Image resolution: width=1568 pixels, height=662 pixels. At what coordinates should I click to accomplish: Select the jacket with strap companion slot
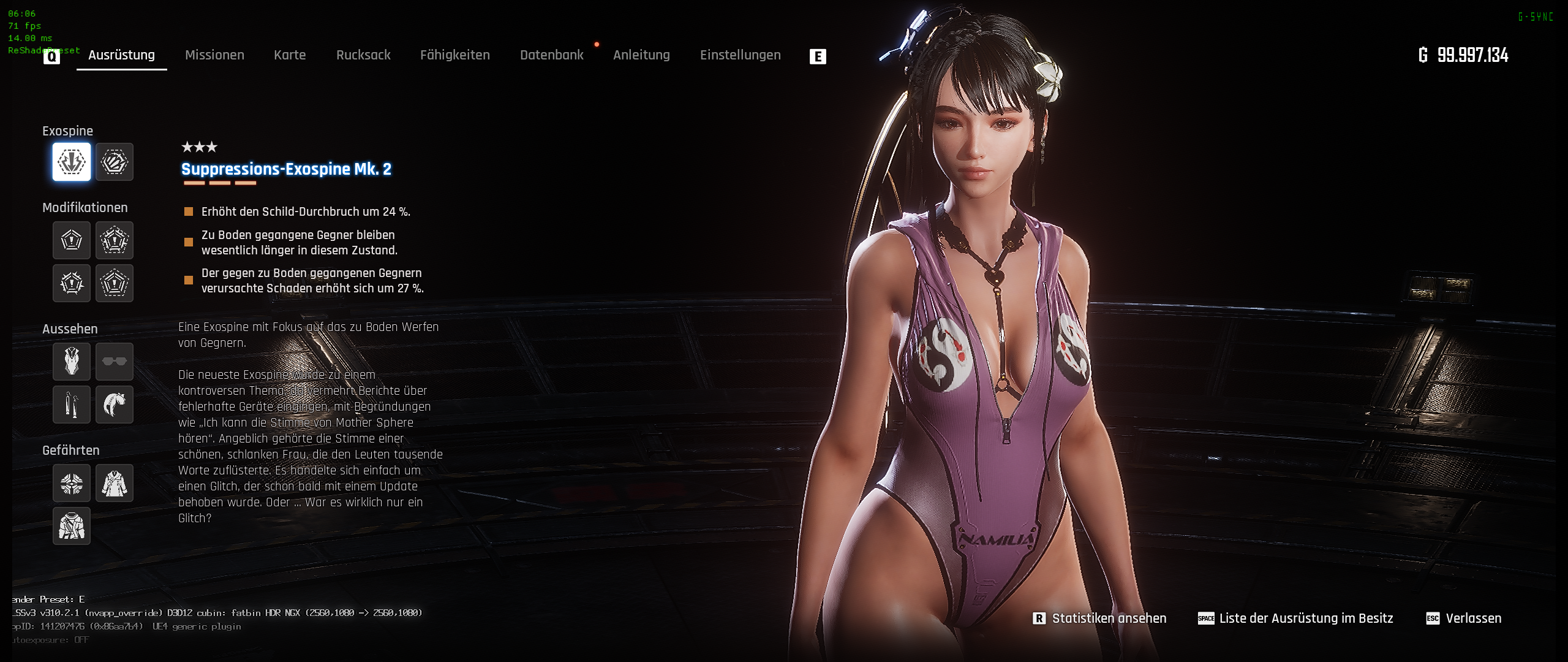72,526
